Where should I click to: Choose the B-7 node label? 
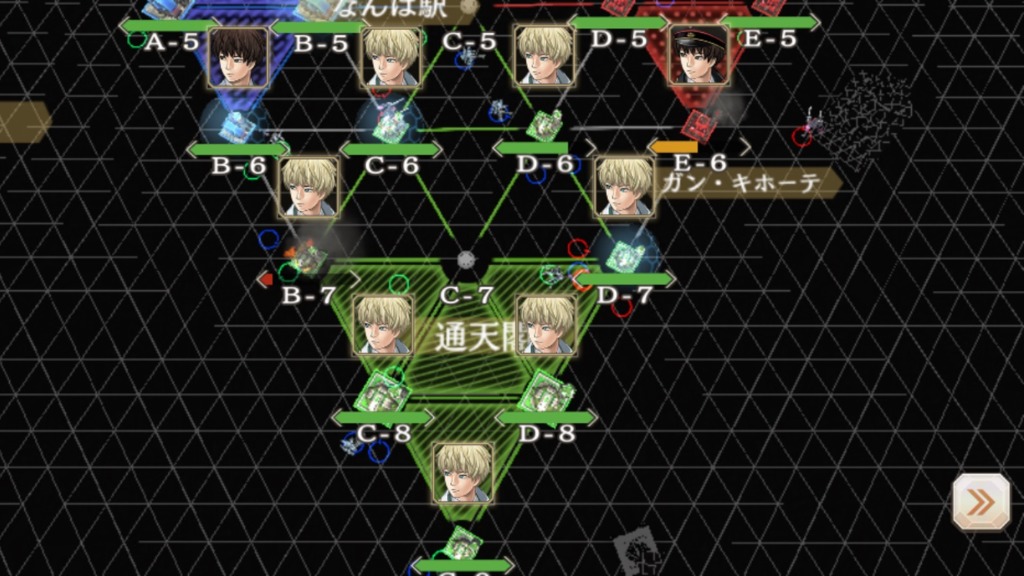(x=307, y=295)
